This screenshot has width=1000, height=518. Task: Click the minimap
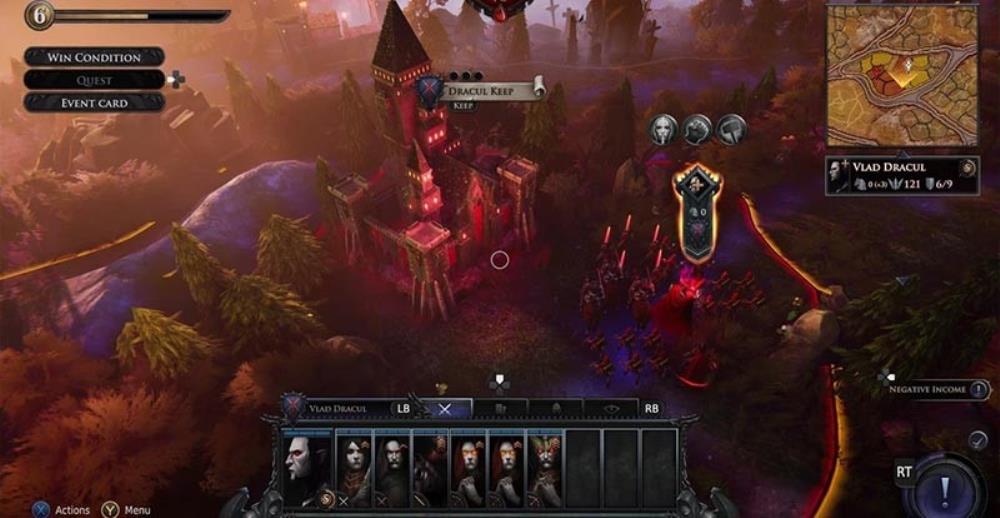tap(901, 75)
